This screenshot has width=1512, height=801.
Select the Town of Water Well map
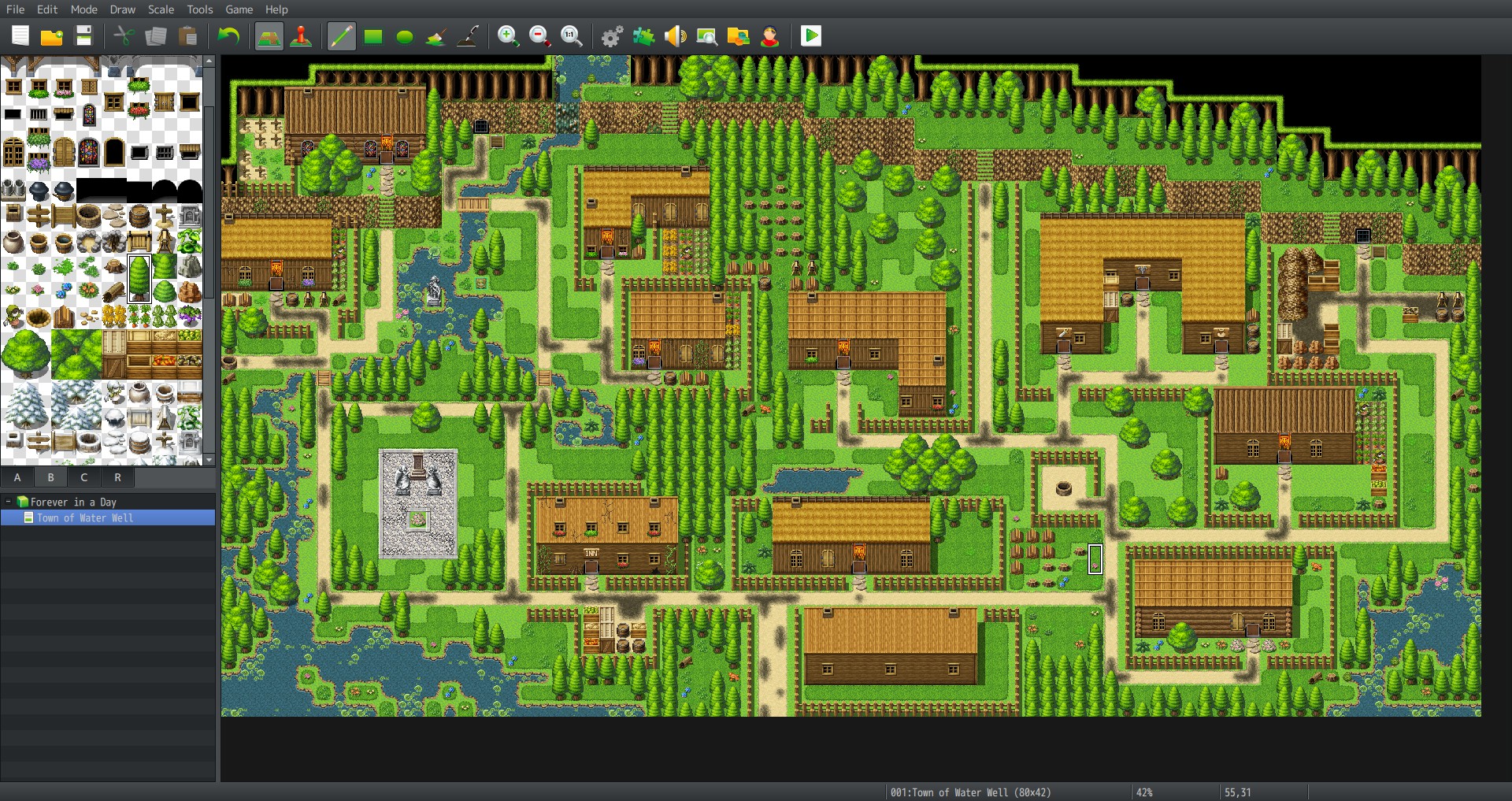coord(85,517)
